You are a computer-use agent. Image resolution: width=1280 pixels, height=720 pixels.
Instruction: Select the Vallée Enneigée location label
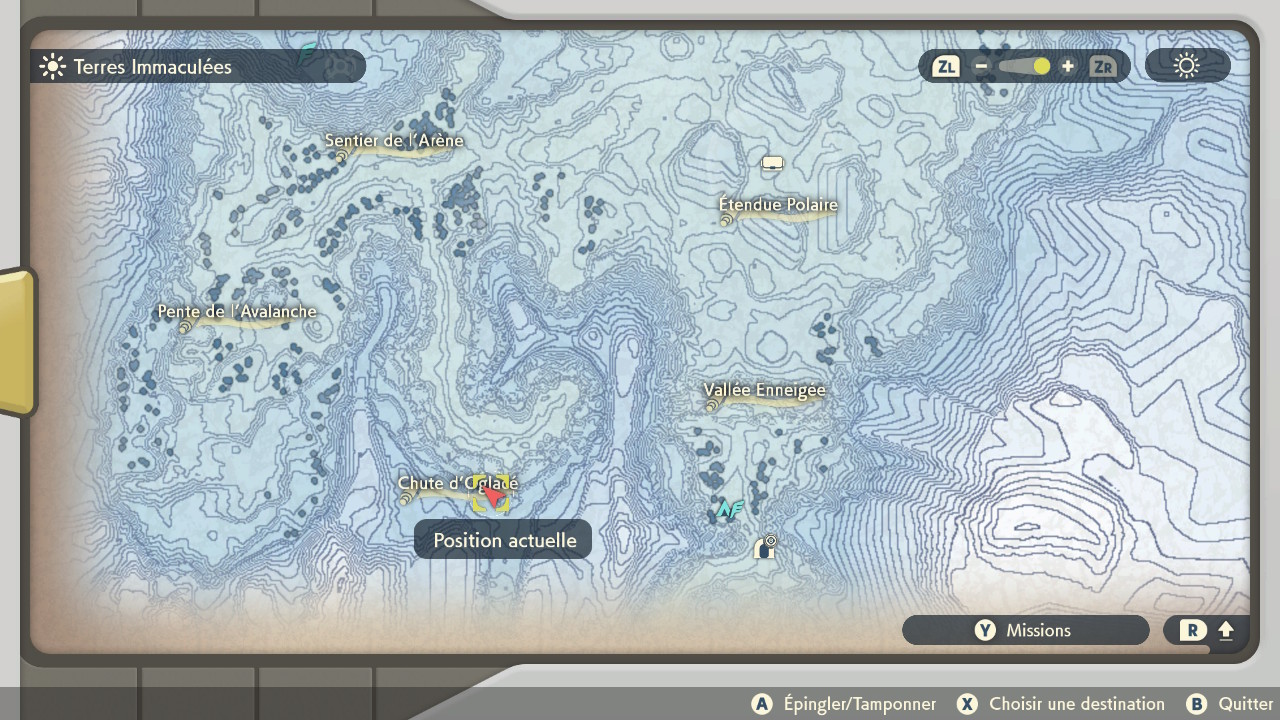pos(764,391)
